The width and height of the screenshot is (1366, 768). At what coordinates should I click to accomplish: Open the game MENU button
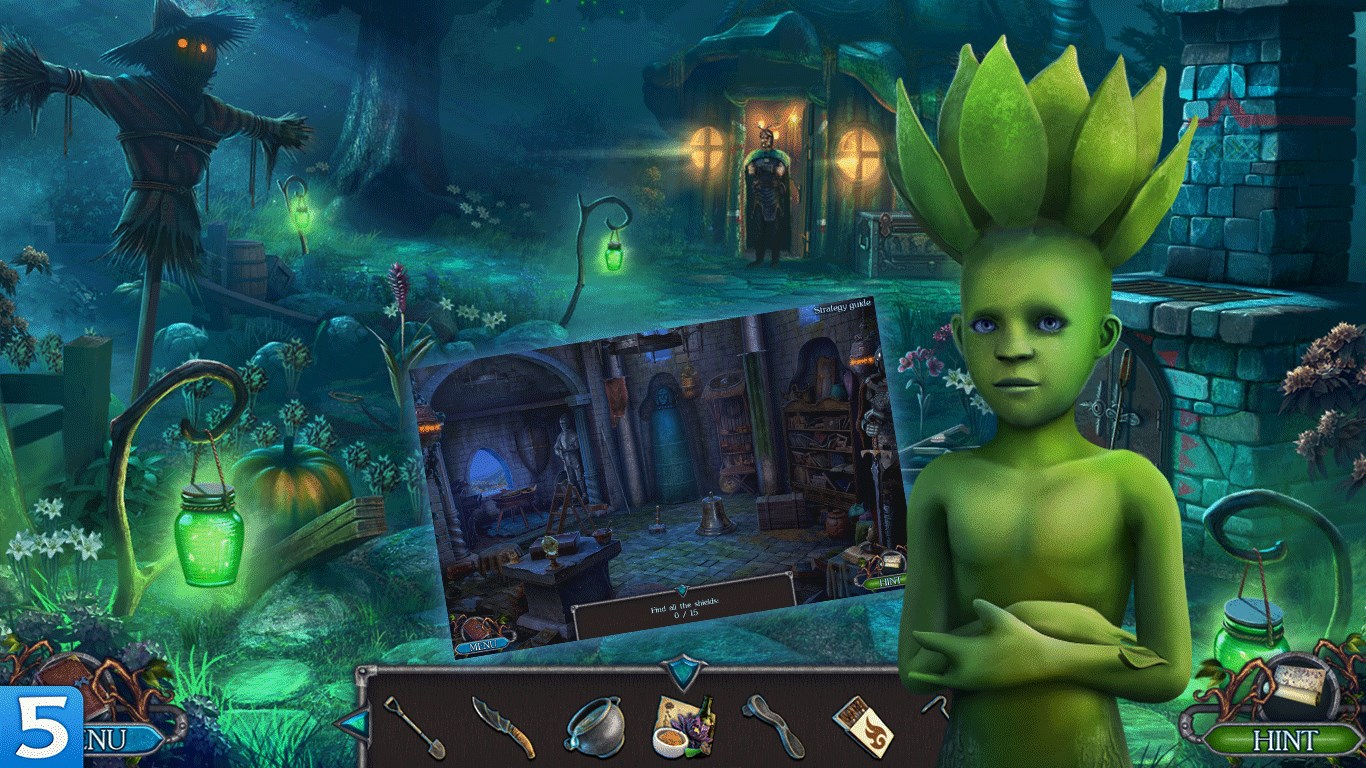120,740
